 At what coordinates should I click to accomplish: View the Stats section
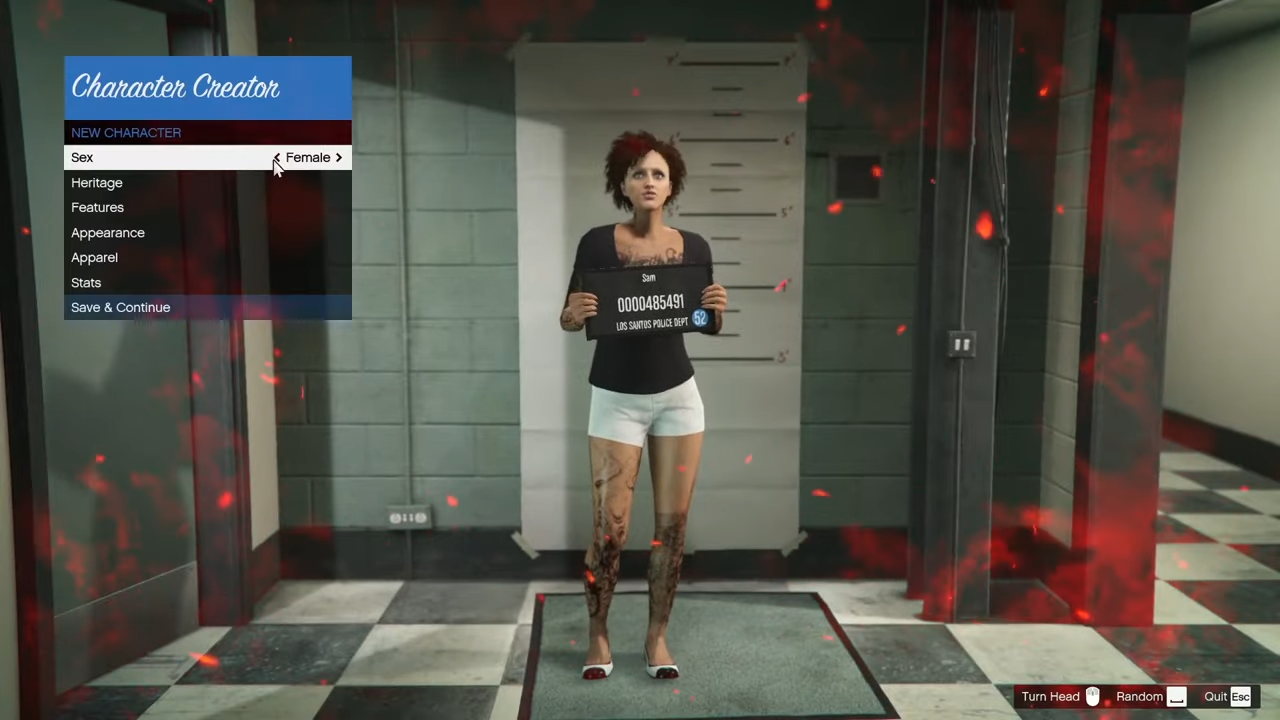coord(86,282)
